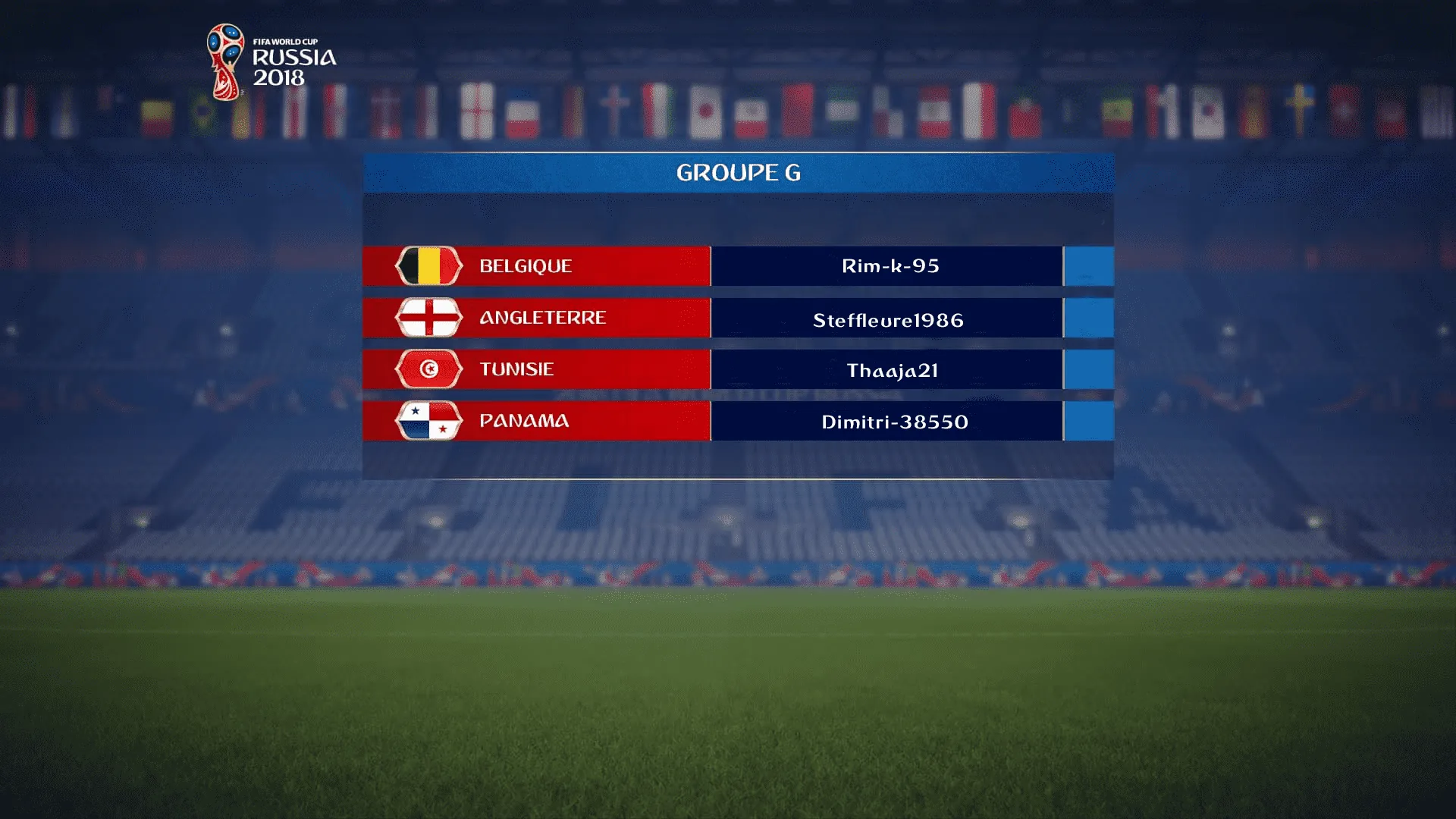This screenshot has height=819, width=1456.
Task: Pick the Tunisie team row
Action: (536, 369)
